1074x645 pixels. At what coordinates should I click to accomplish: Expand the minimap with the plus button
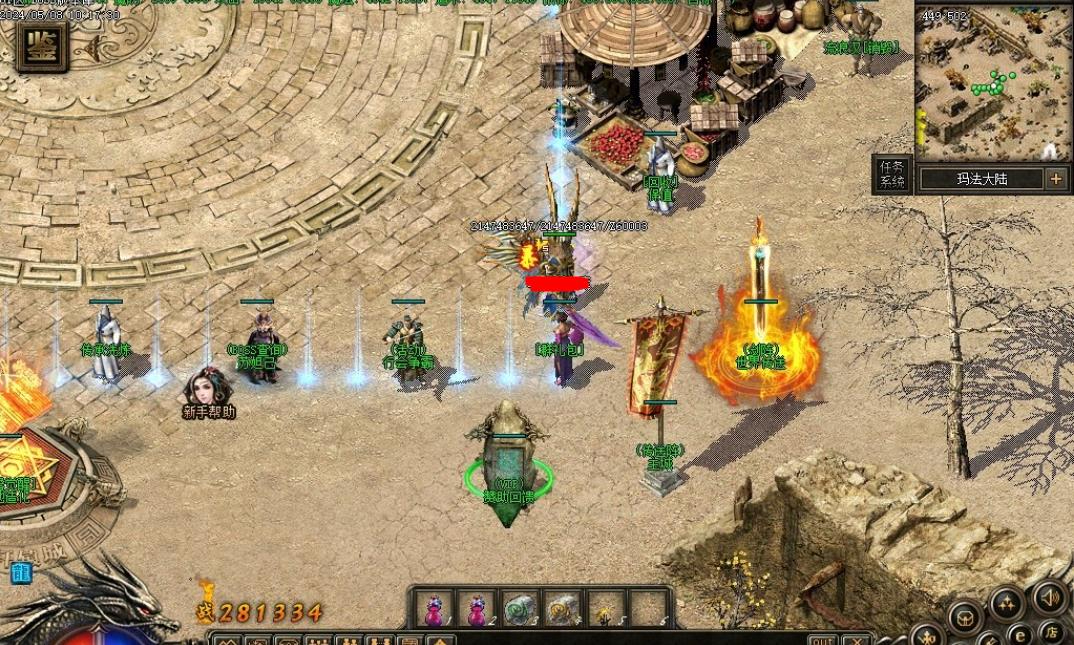pyautogui.click(x=1056, y=179)
